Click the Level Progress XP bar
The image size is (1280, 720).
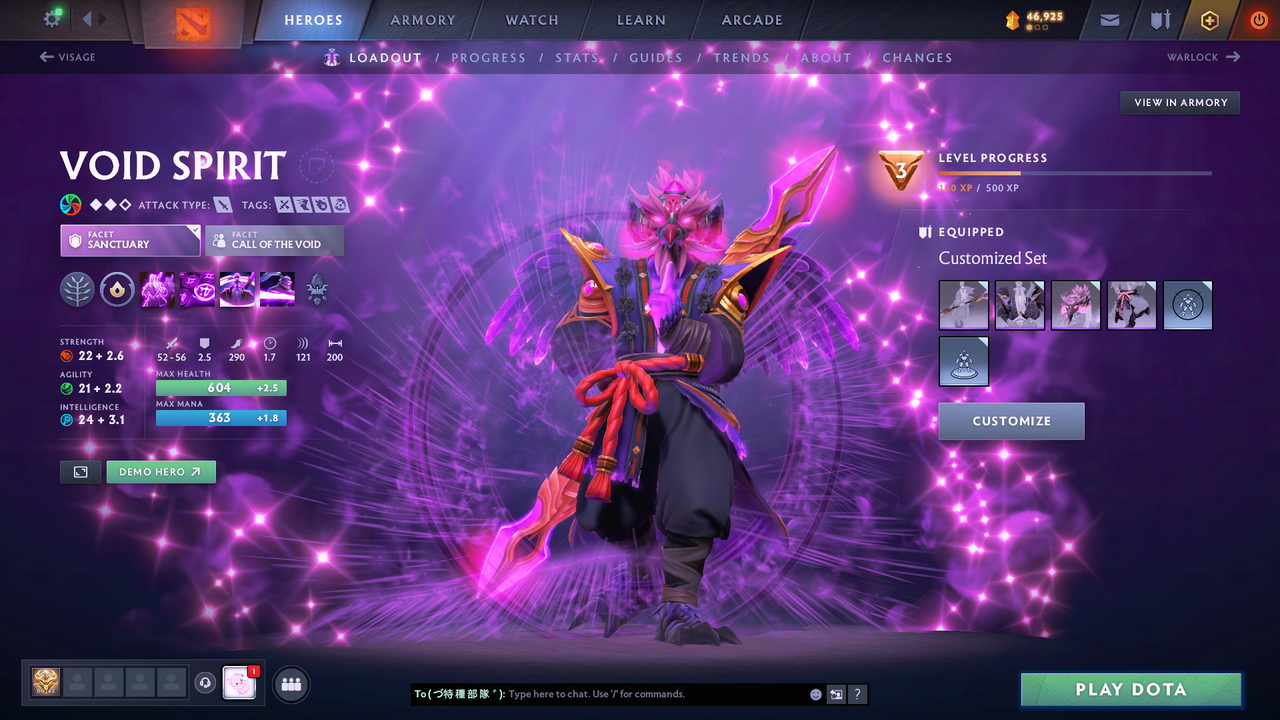pos(1075,172)
